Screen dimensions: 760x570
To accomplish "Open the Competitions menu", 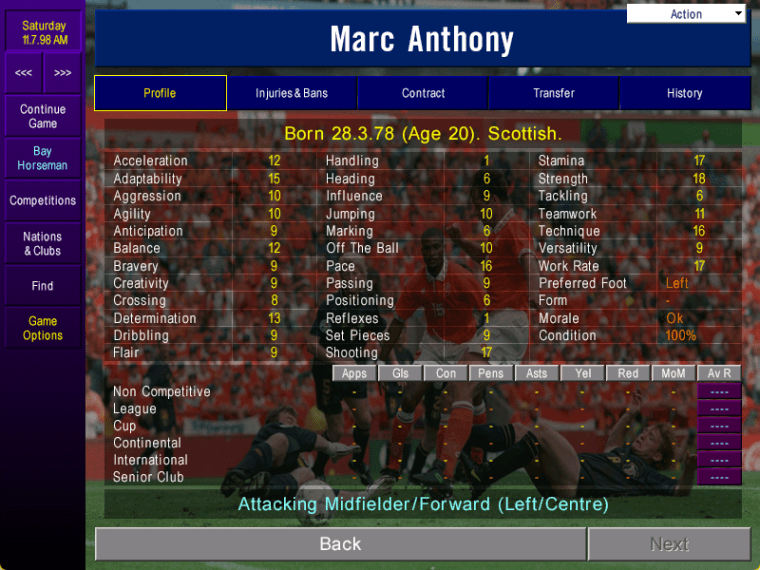I will 43,201.
